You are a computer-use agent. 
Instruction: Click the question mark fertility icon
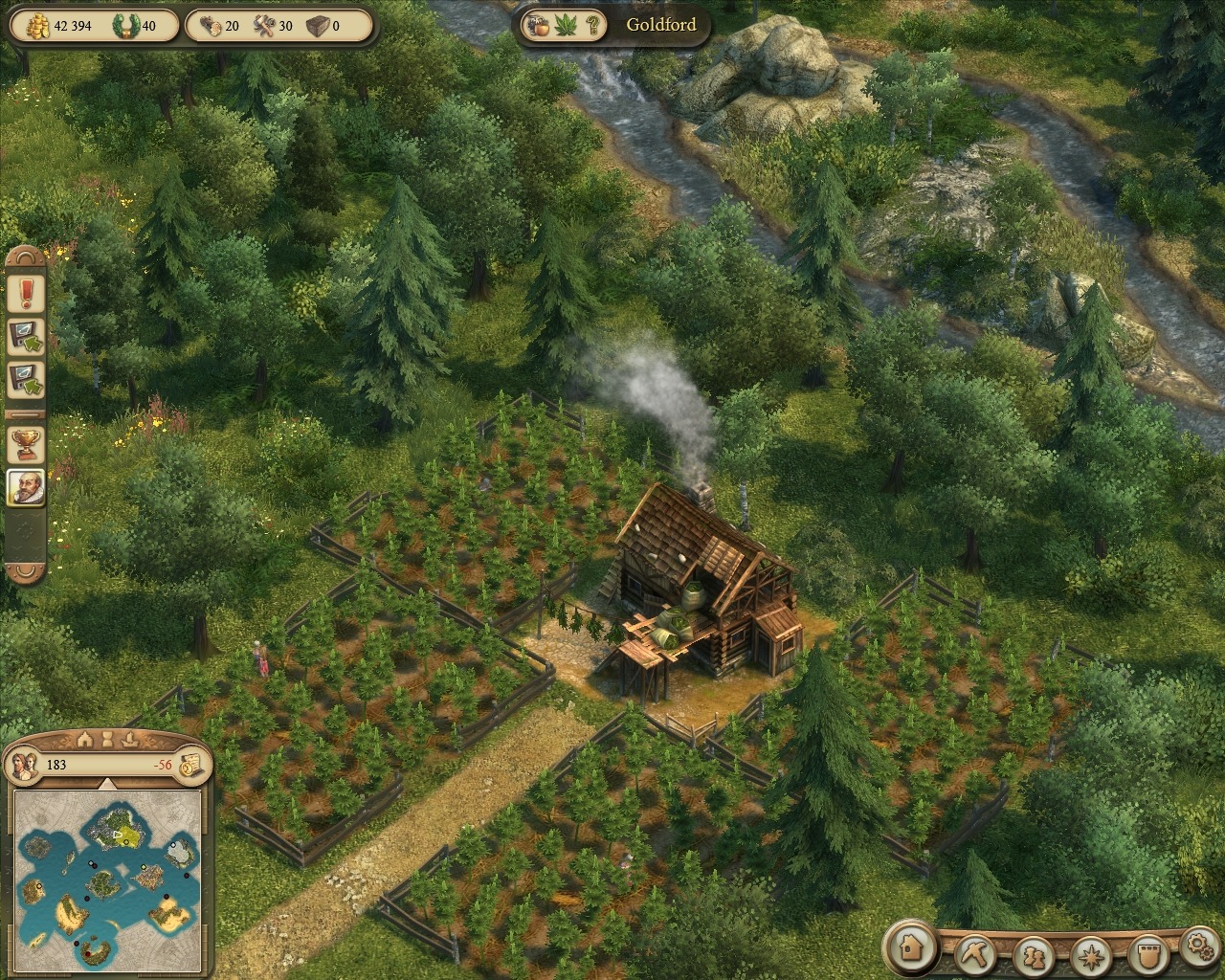tap(593, 25)
